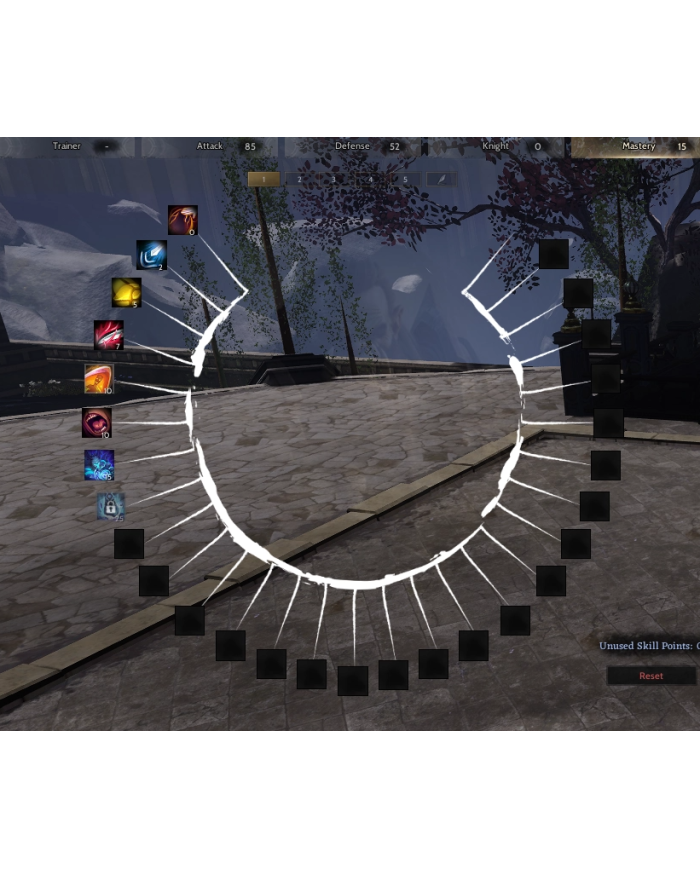Select the blue arrow skill icon
This screenshot has width=700, height=869.
pos(151,254)
